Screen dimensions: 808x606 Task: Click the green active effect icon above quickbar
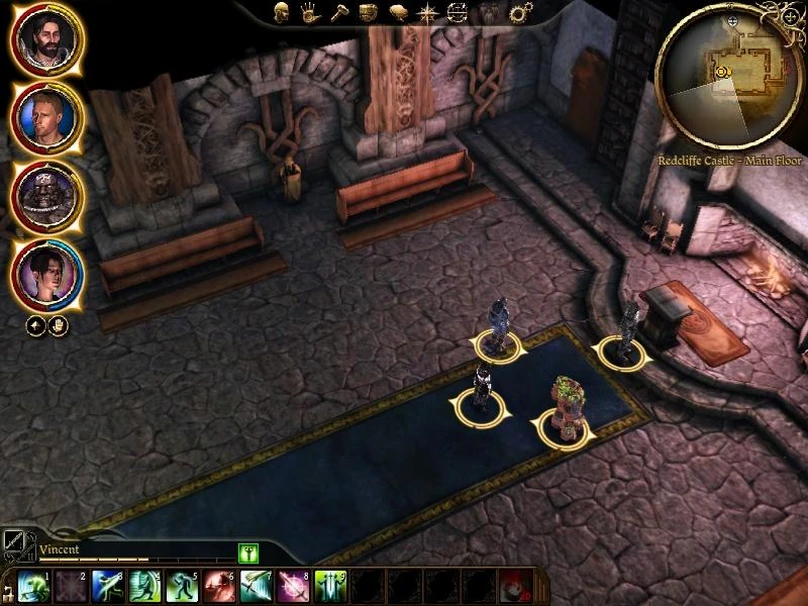(x=248, y=552)
